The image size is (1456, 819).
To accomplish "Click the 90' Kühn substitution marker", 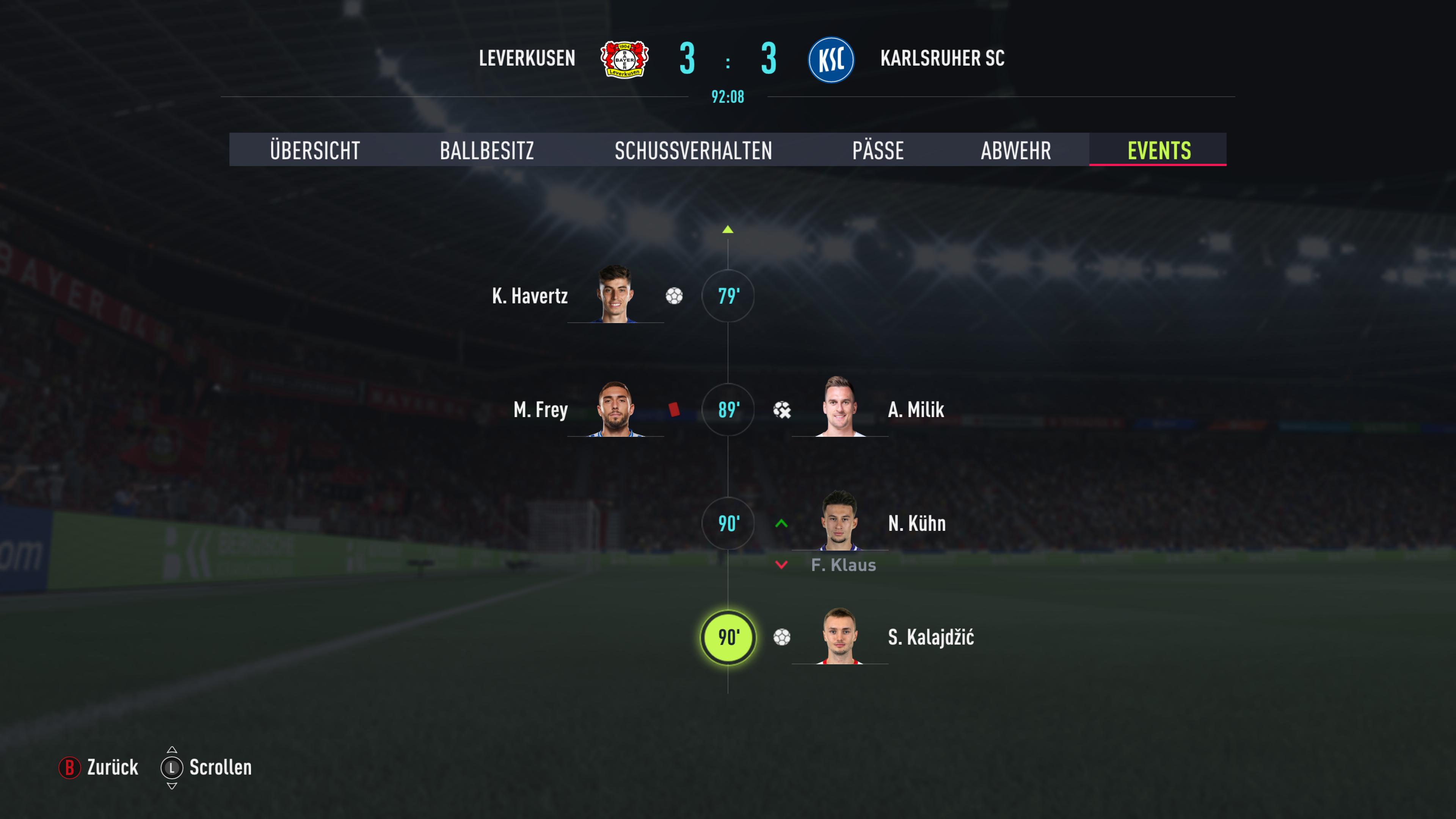I will (x=728, y=523).
